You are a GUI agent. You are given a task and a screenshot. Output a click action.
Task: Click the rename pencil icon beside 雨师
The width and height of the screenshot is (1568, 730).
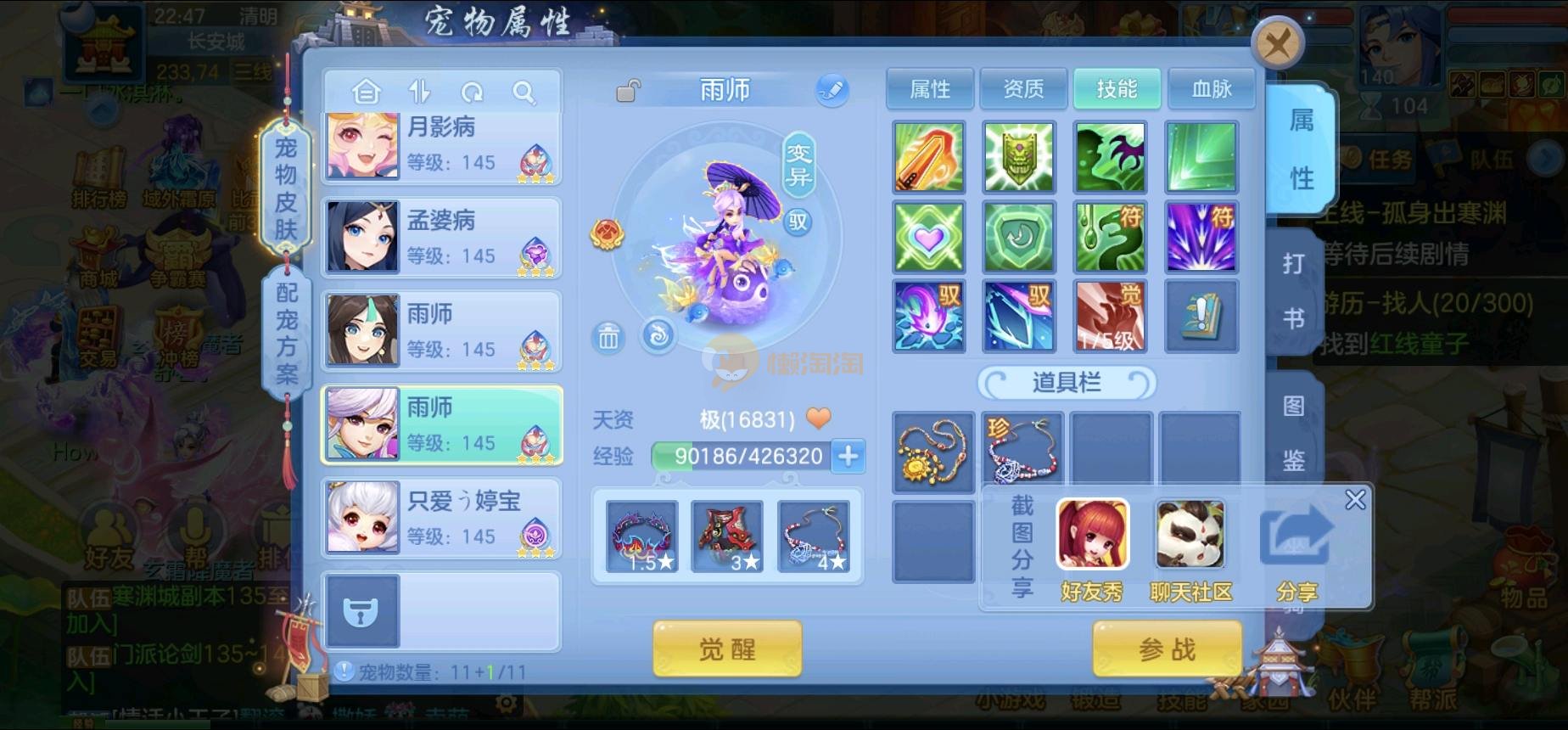[x=832, y=90]
